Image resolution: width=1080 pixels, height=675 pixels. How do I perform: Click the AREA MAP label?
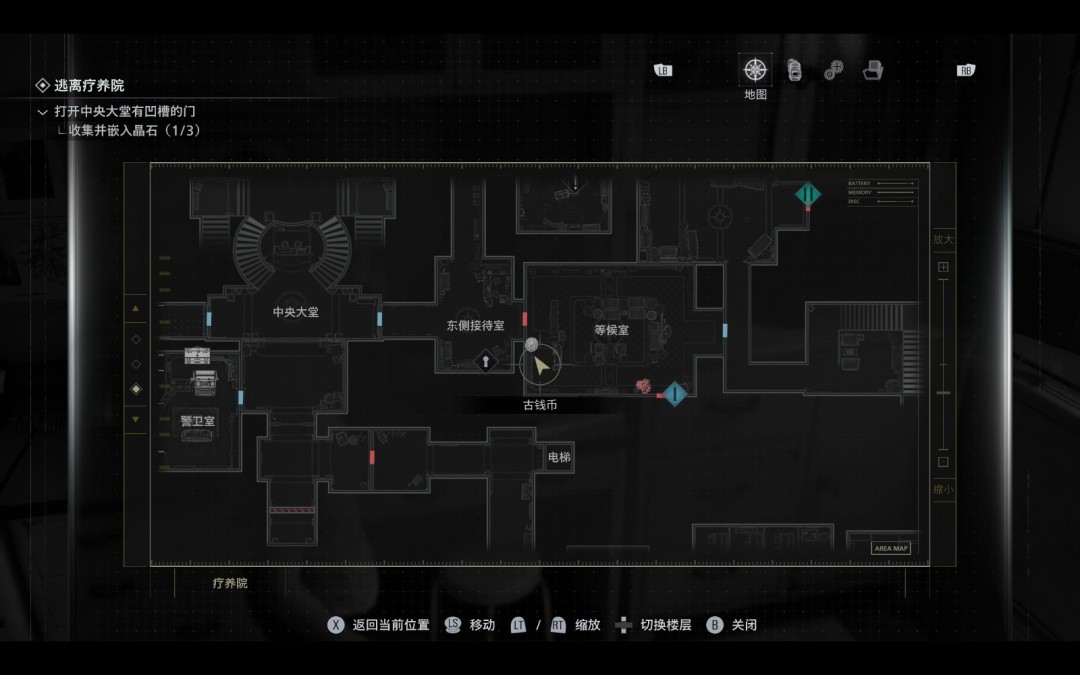coord(891,548)
